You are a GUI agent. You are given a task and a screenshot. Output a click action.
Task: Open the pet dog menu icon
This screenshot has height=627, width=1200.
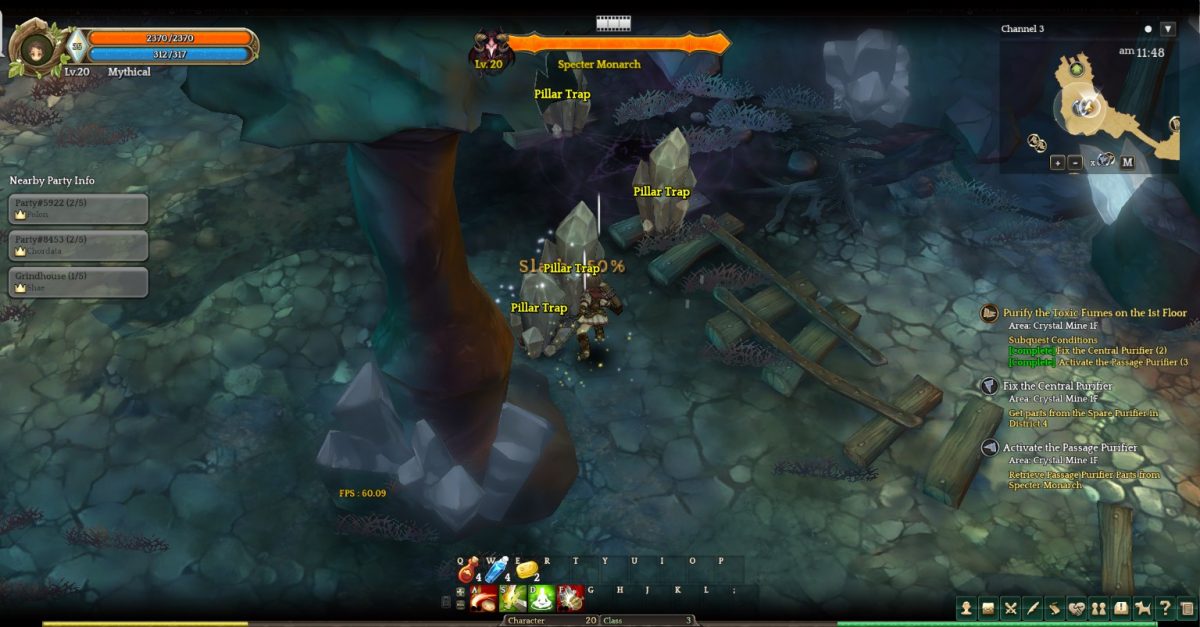click(1143, 607)
